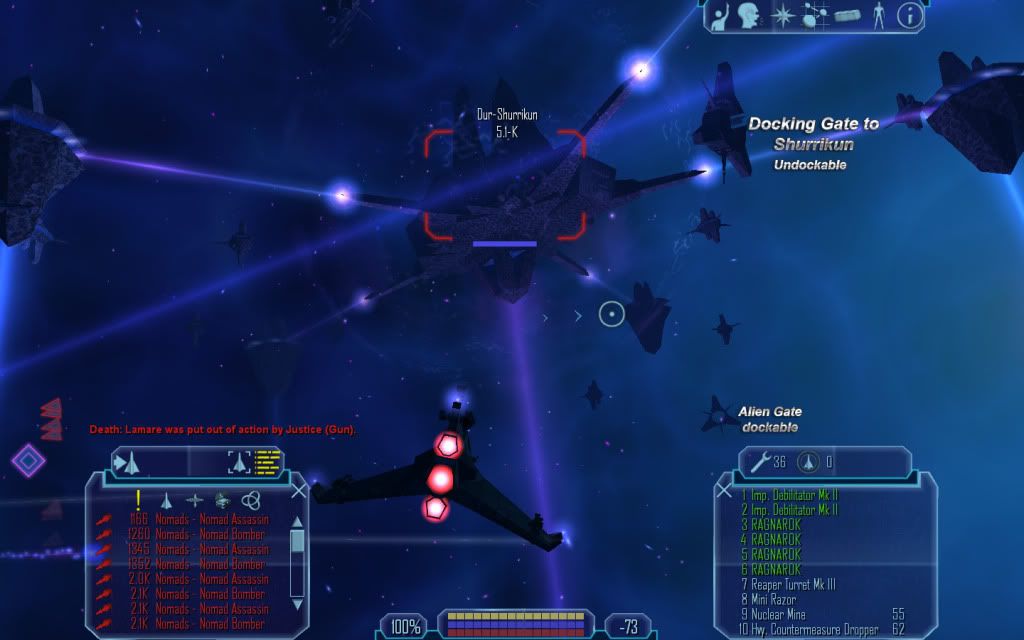The width and height of the screenshot is (1024, 640).
Task: Click the purple diamond maneuver icon
Action: coord(28,460)
